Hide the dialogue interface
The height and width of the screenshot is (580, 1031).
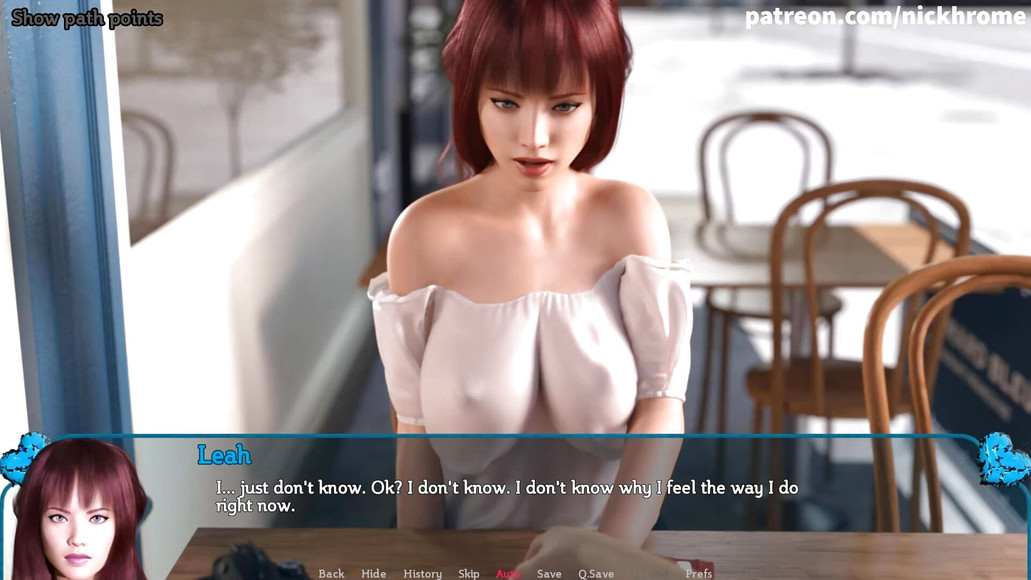(373, 573)
